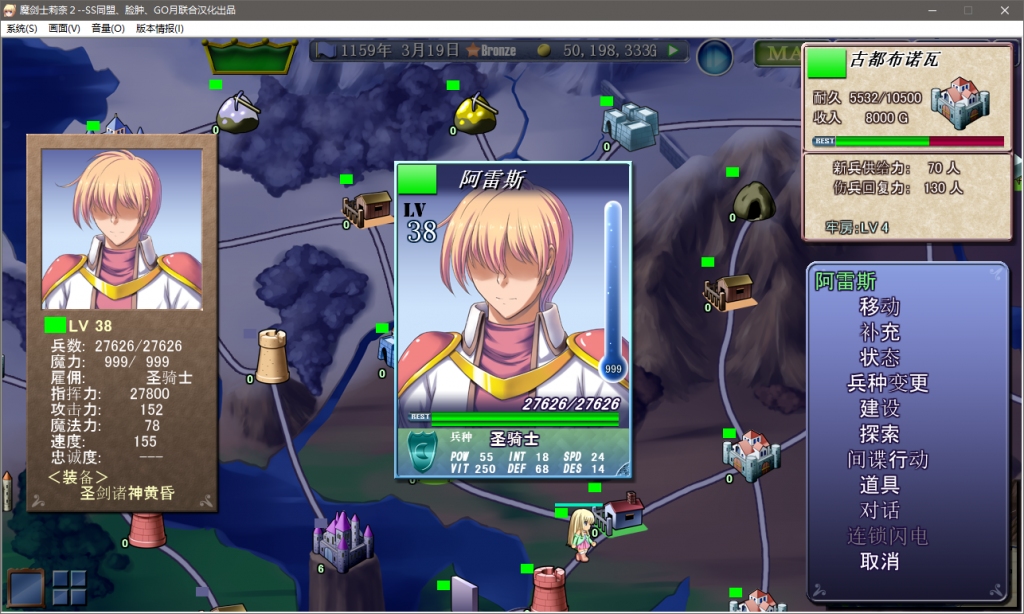The image size is (1024, 614).
Task: Choose the 补充 (Replenish) command
Action: (x=879, y=332)
